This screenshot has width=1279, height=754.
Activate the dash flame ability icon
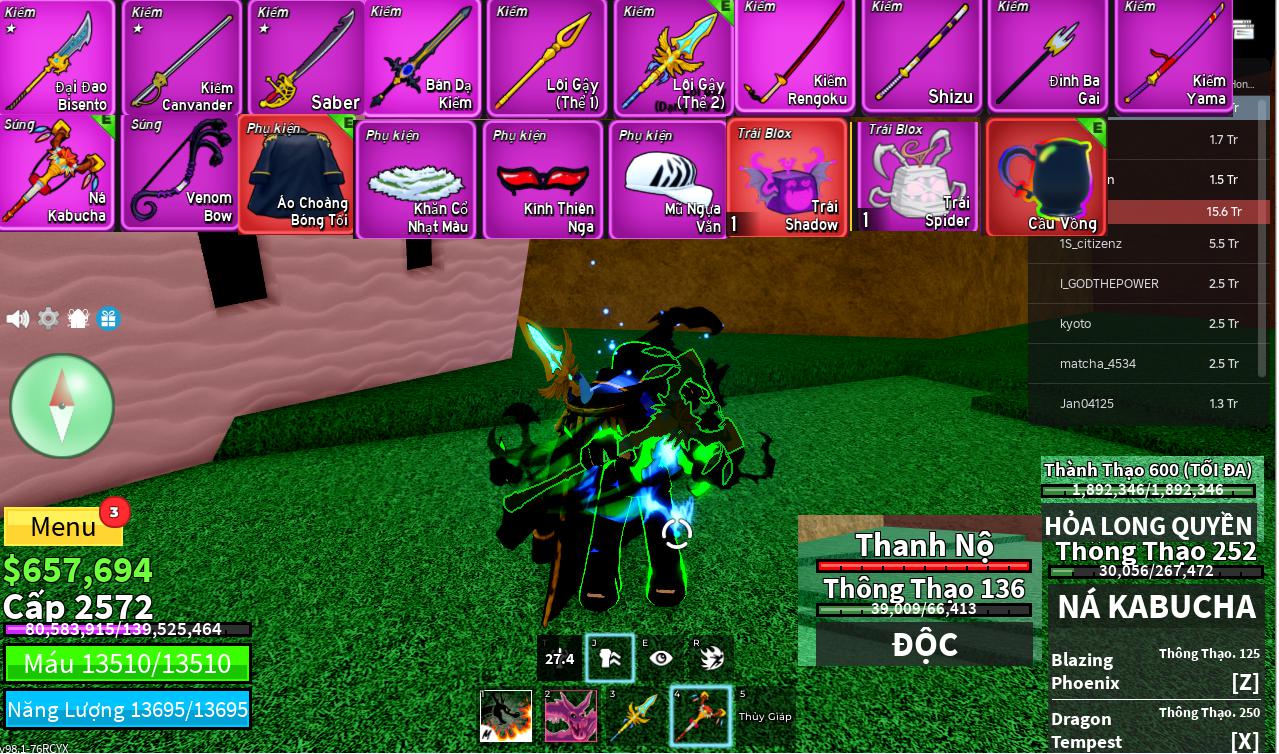point(712,658)
